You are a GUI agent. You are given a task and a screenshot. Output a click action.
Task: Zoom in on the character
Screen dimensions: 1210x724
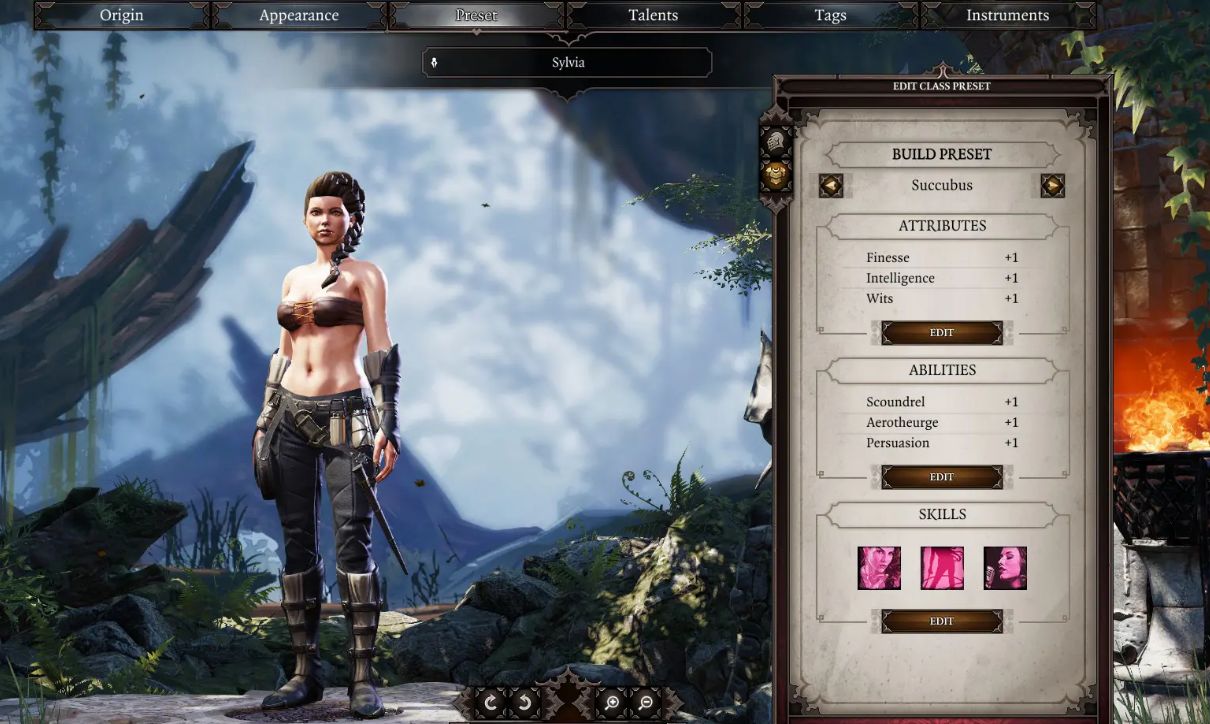tap(611, 703)
